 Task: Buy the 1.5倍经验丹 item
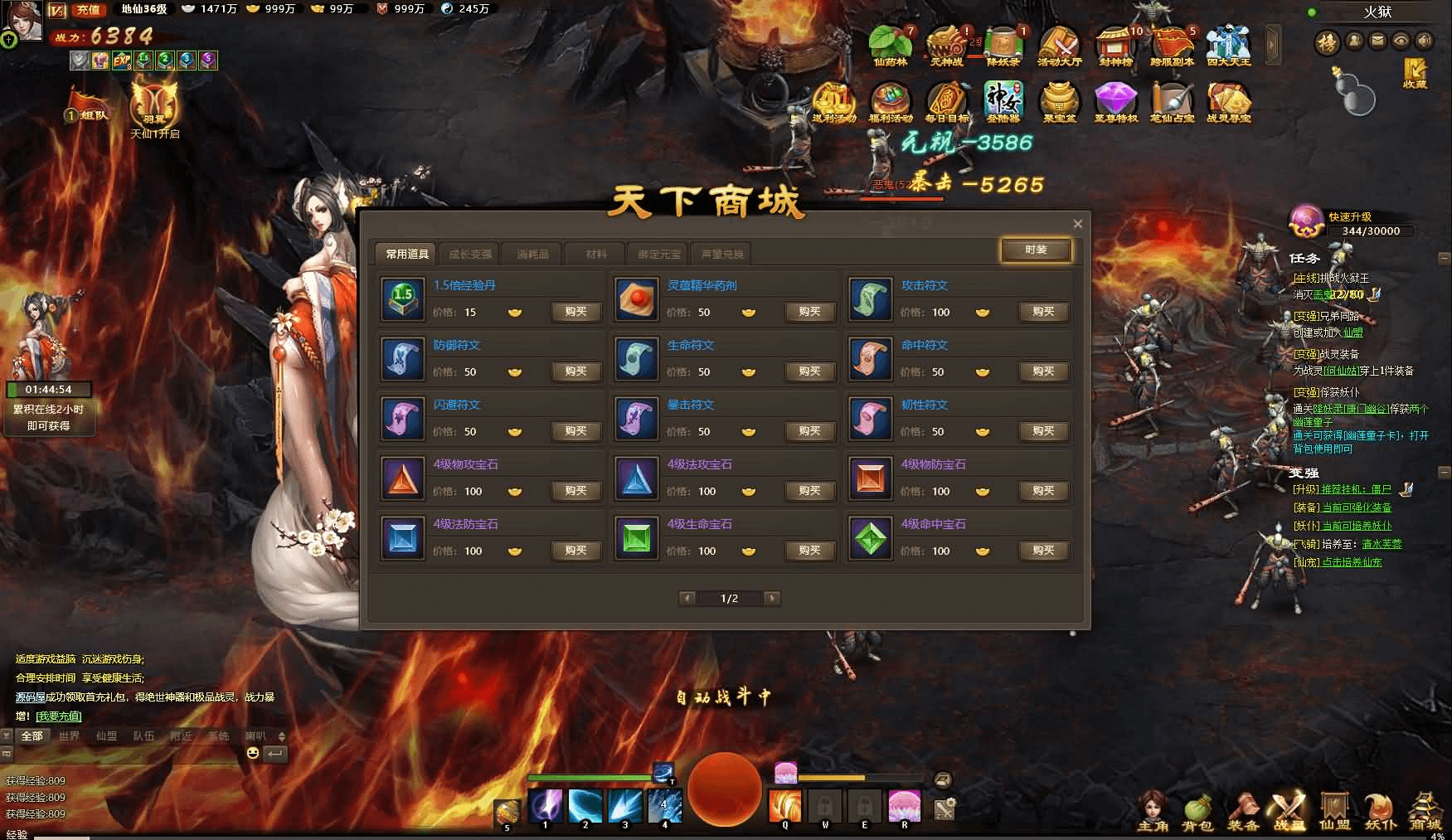click(x=575, y=312)
